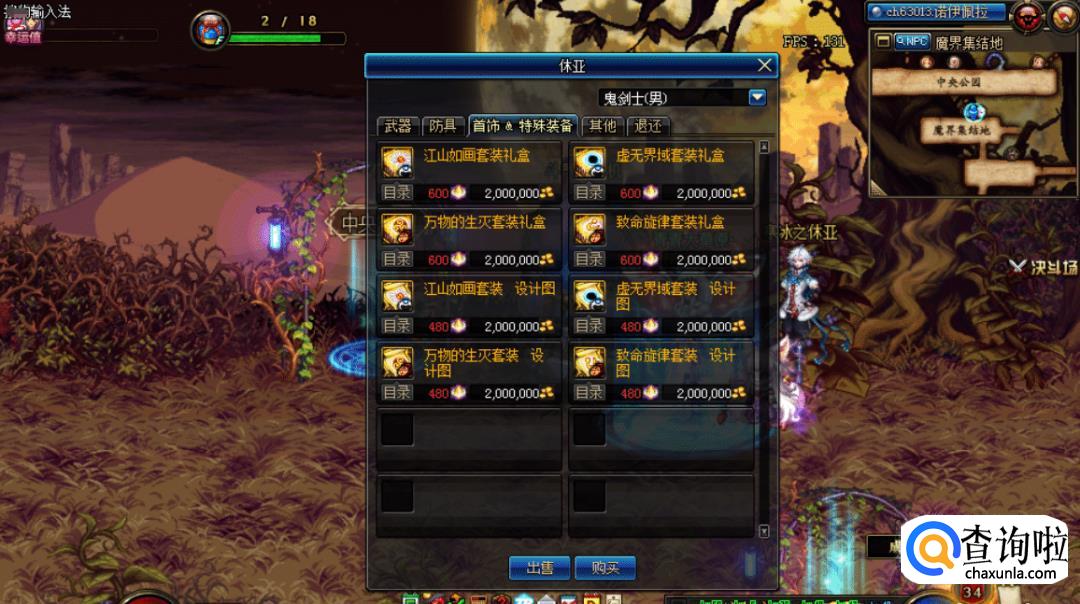The height and width of the screenshot is (604, 1080).
Task: Switch to the 退还 tab
Action: click(648, 126)
